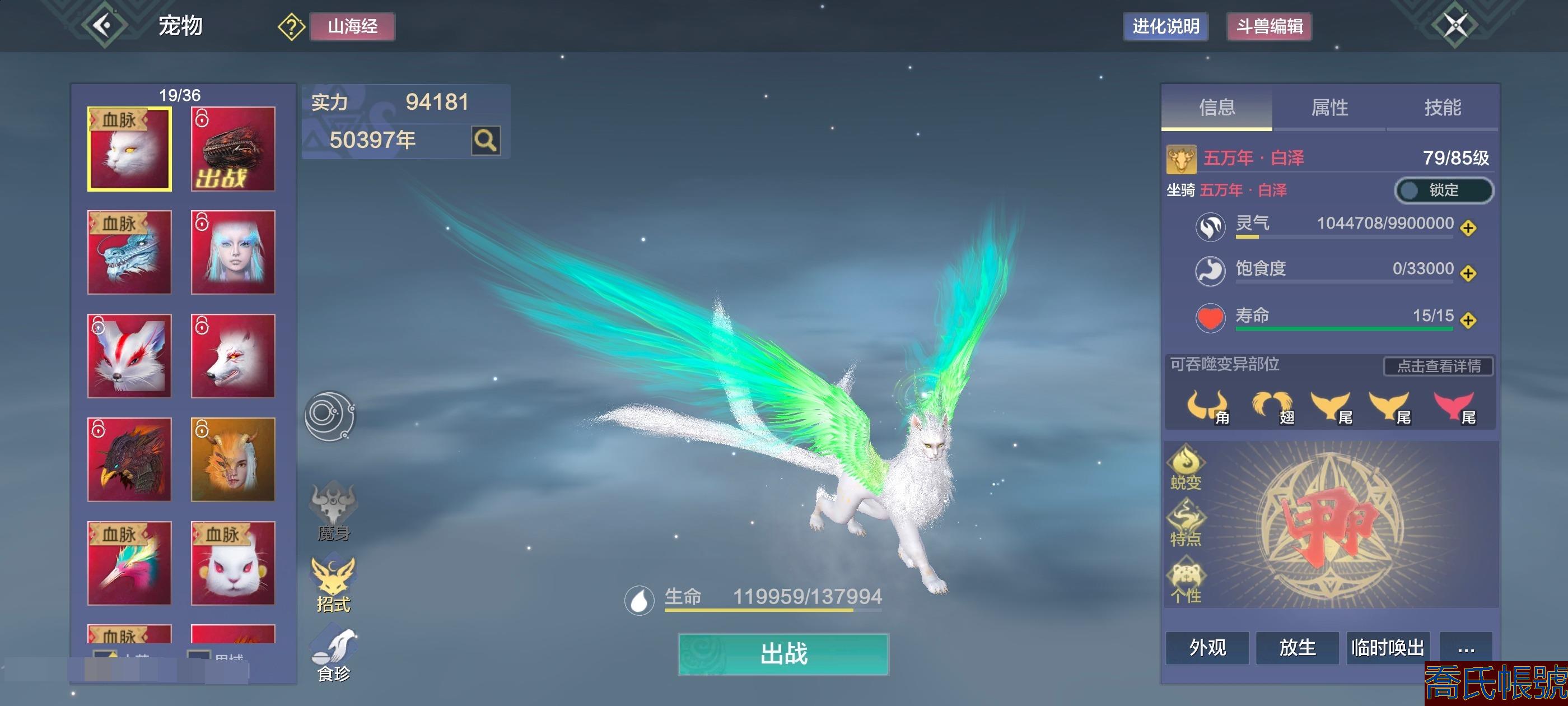Viewport: 1568px width, 706px height.
Task: Release the pet with 放生
Action: pyautogui.click(x=1297, y=648)
